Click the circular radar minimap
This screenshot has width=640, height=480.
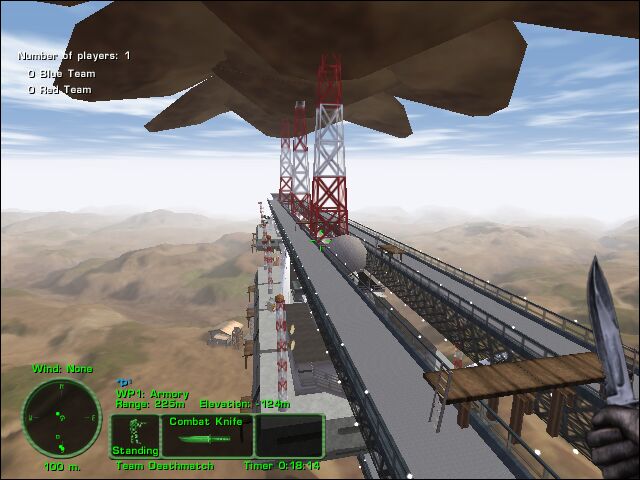pos(60,416)
